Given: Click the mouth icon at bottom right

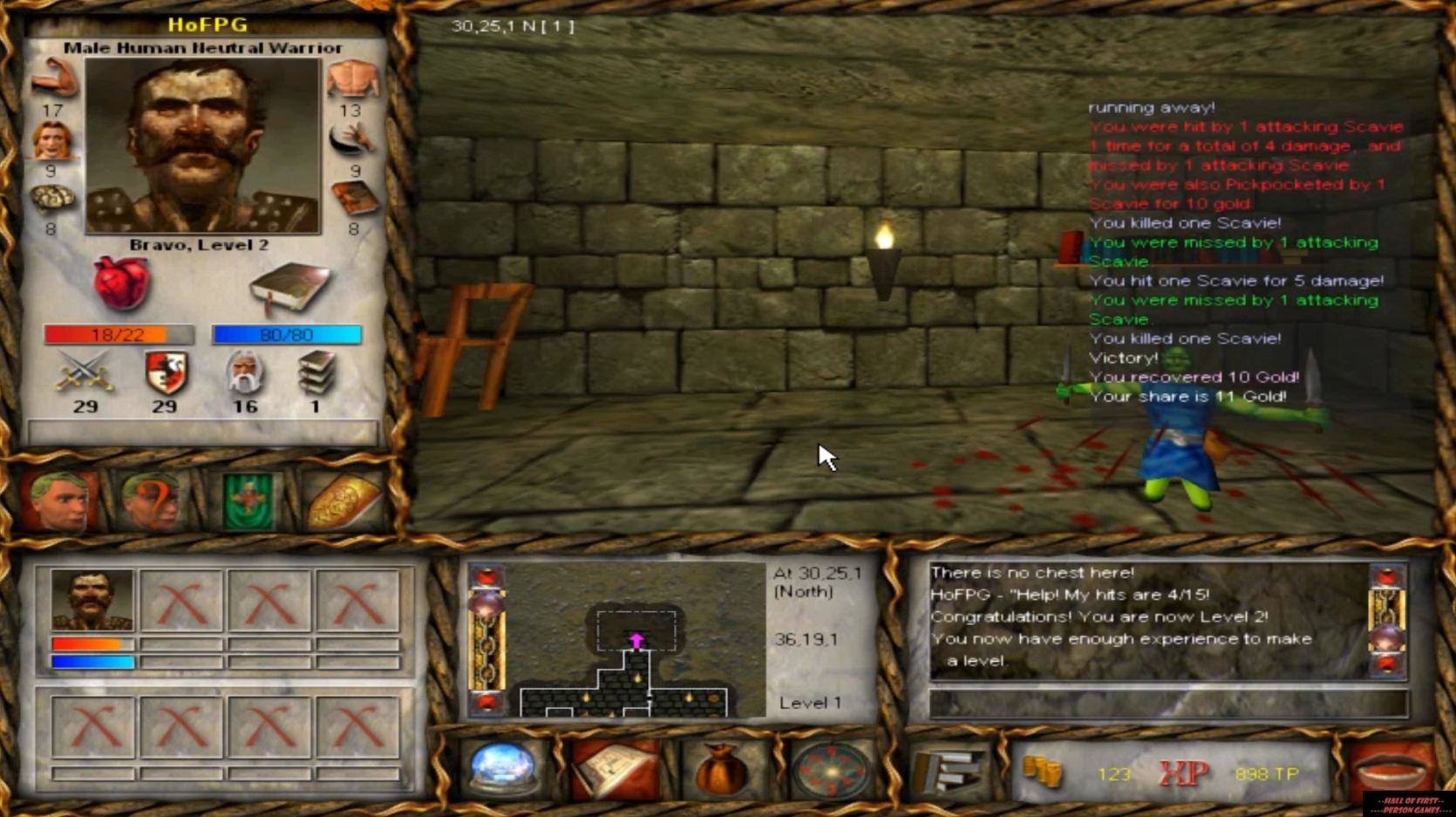Looking at the screenshot, I should pyautogui.click(x=1391, y=766).
